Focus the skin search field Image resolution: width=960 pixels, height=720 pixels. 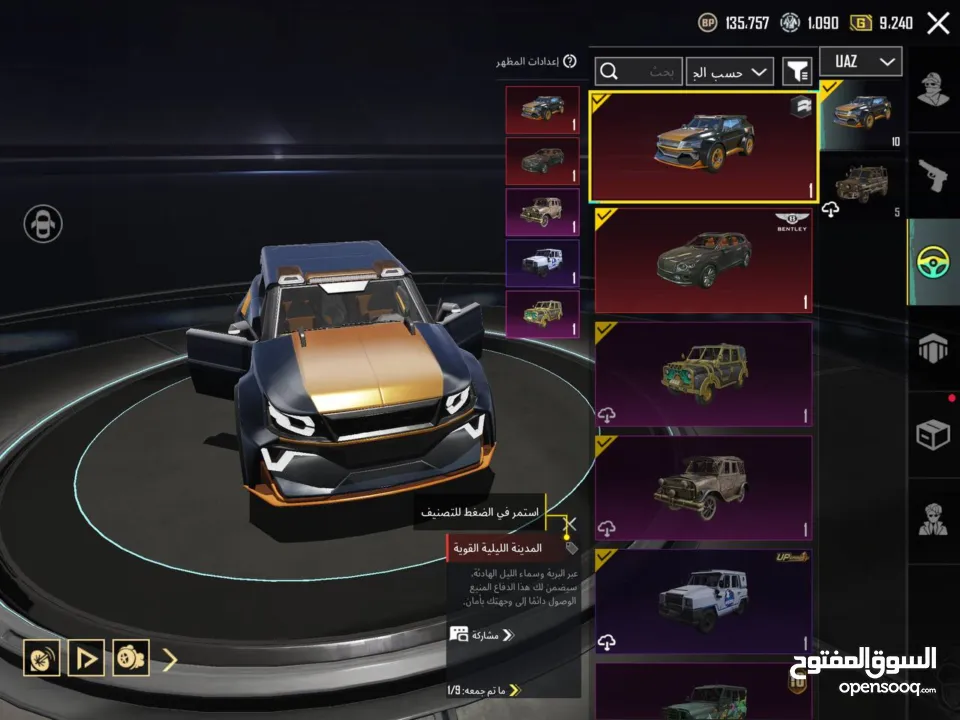coord(640,72)
